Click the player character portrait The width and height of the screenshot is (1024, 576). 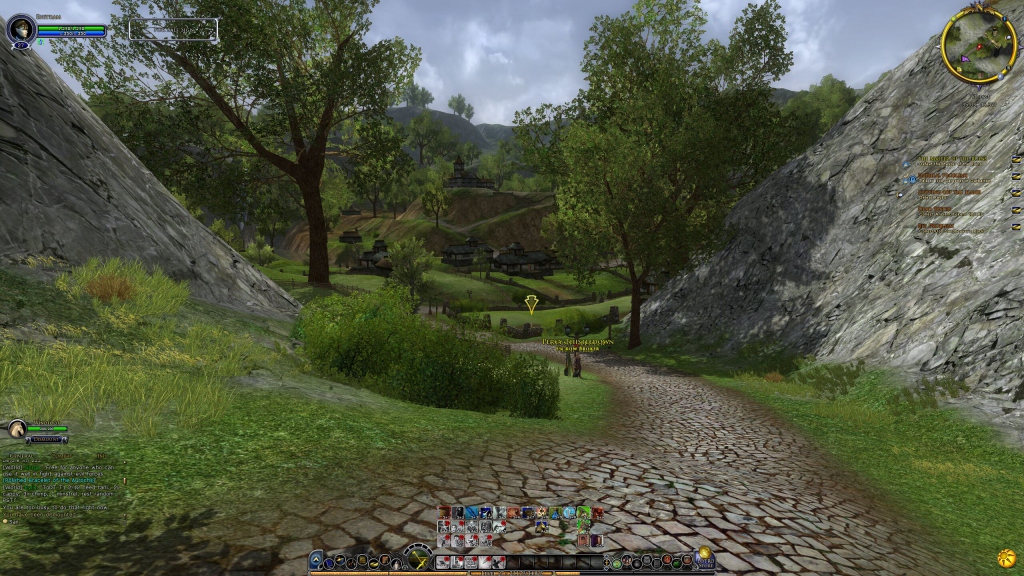coord(20,29)
